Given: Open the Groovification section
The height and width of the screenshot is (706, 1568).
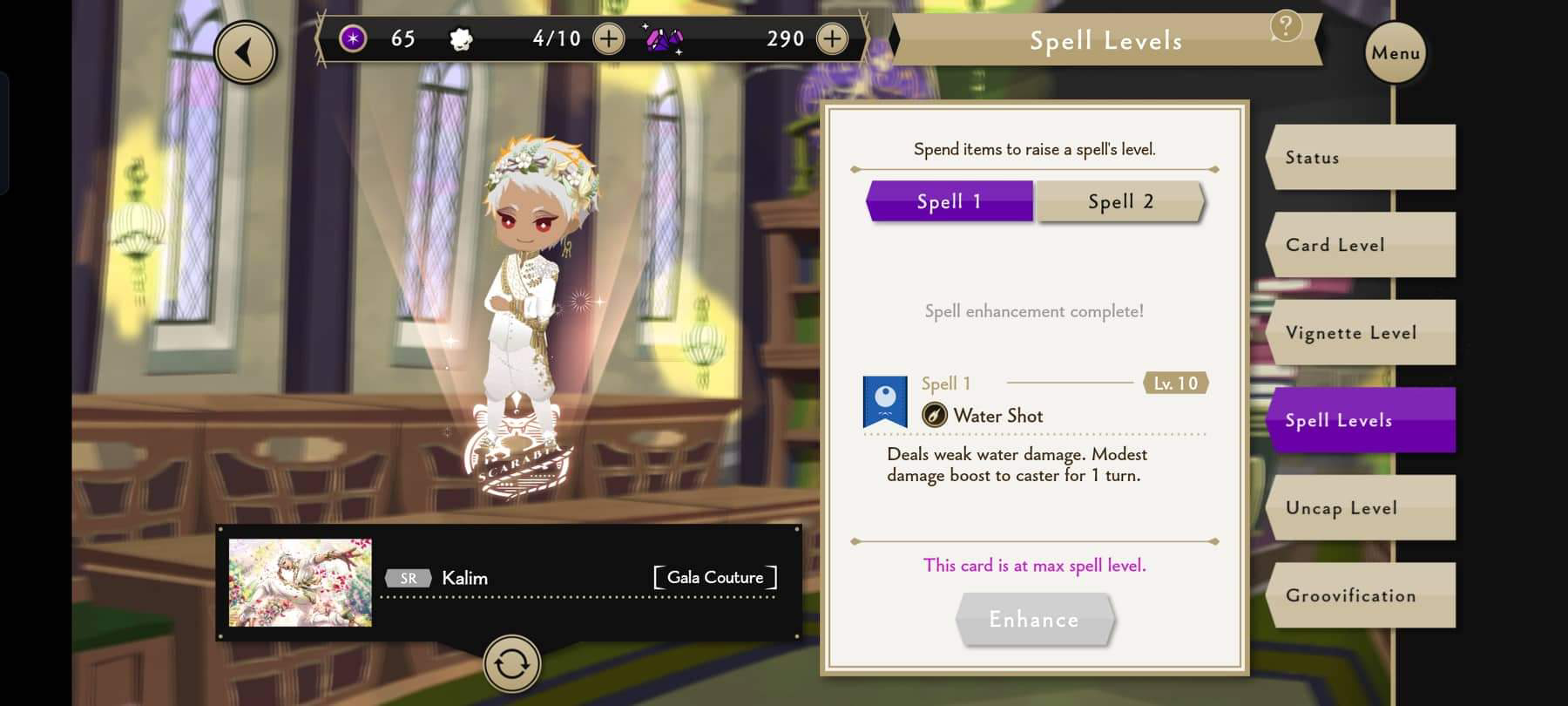Looking at the screenshot, I should coord(1361,595).
